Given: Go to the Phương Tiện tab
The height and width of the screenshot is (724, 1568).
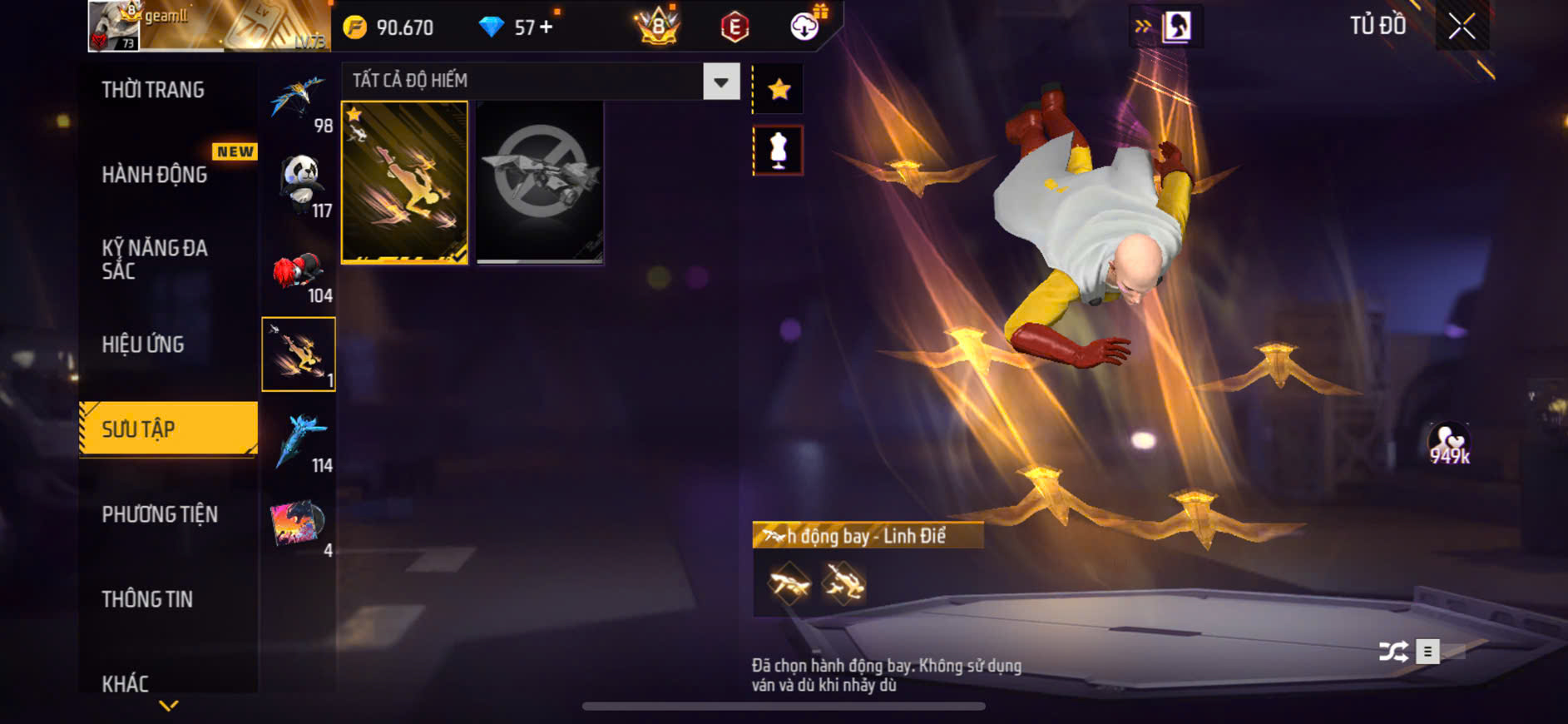Looking at the screenshot, I should point(160,514).
